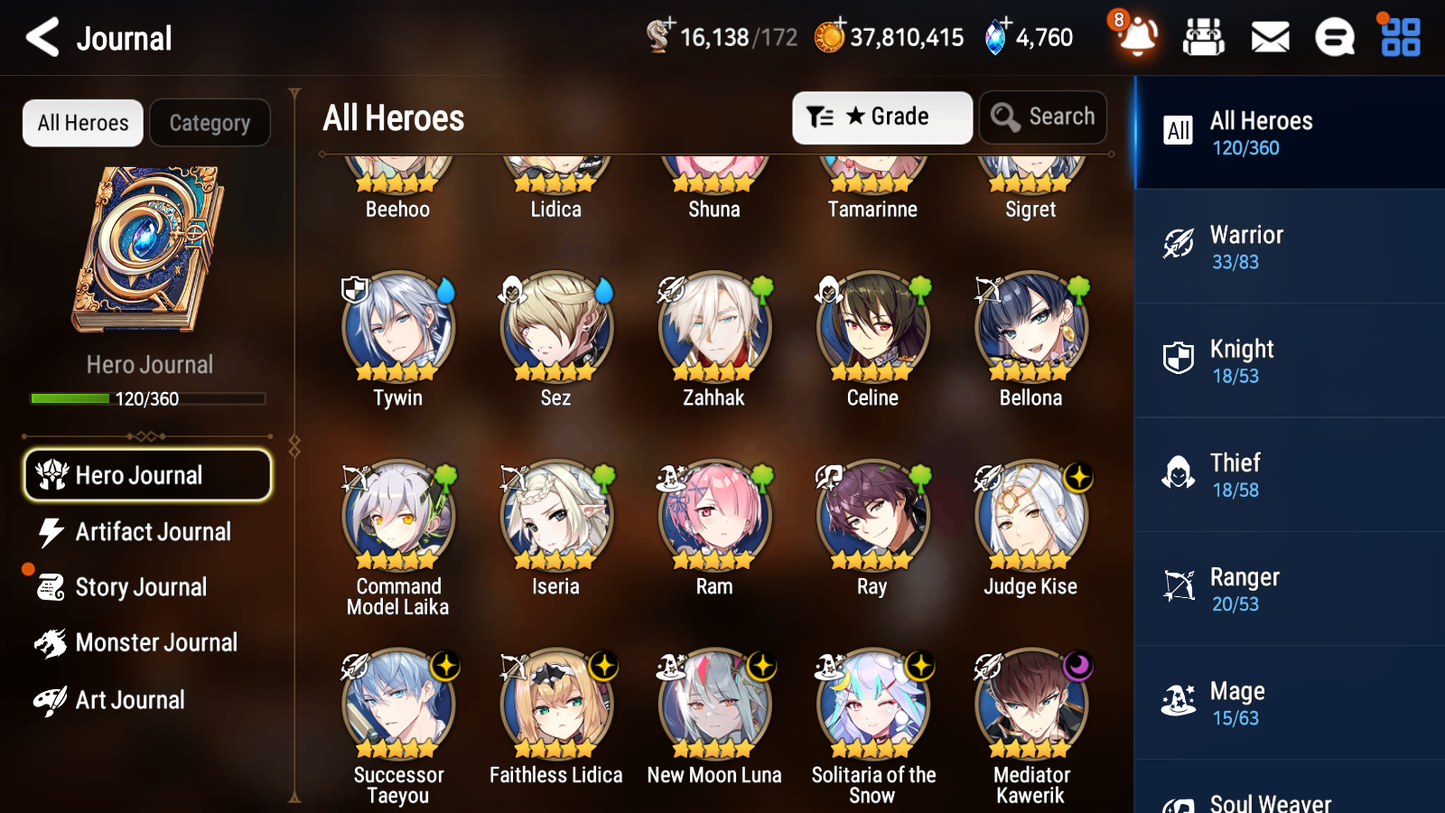Viewport: 1445px width, 813px height.
Task: Switch to the Category view toggle
Action: point(209,122)
